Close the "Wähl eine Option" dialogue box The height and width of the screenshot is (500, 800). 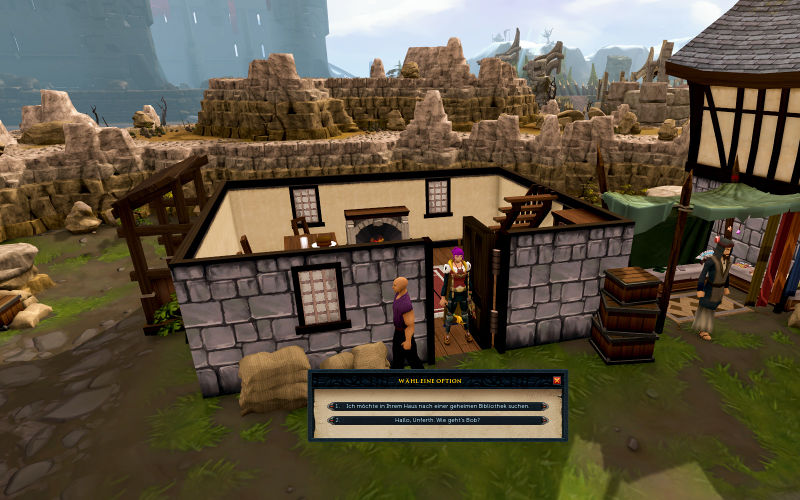click(x=557, y=380)
